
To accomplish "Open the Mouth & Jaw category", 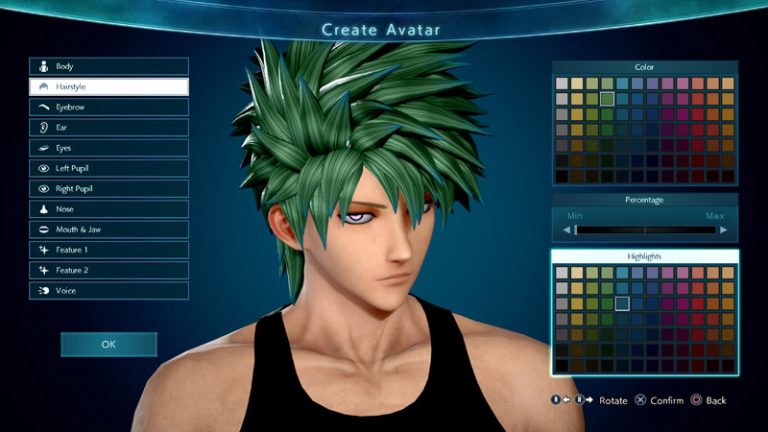I will click(x=108, y=230).
